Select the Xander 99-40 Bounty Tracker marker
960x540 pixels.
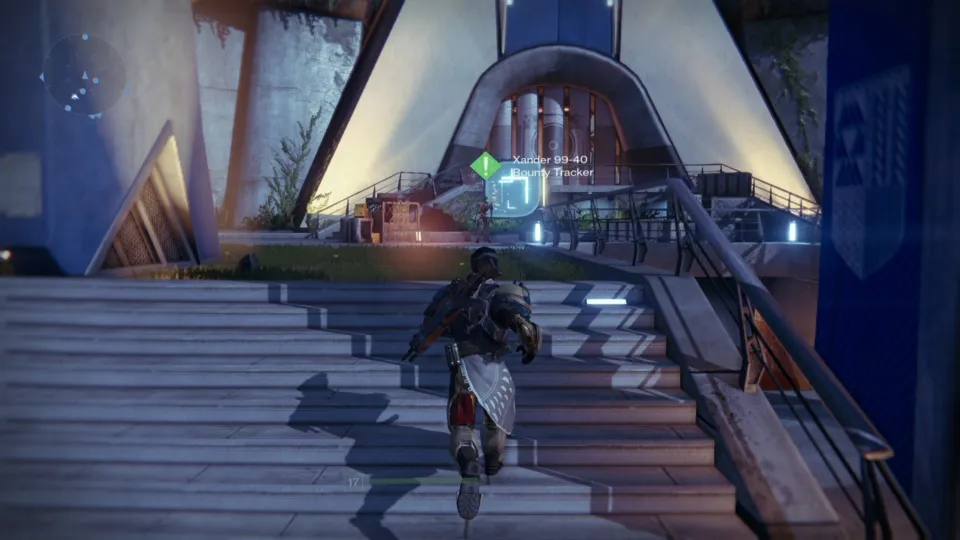point(486,166)
